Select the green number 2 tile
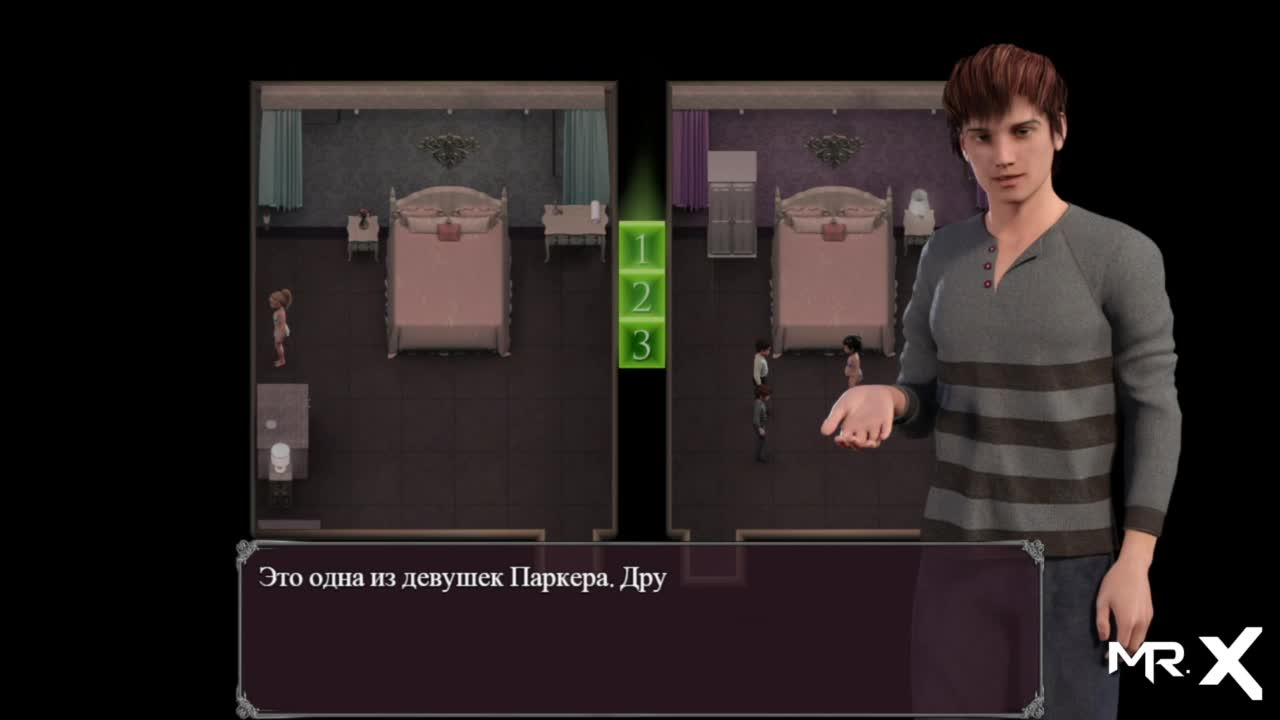The width and height of the screenshot is (1280, 720). (x=641, y=296)
